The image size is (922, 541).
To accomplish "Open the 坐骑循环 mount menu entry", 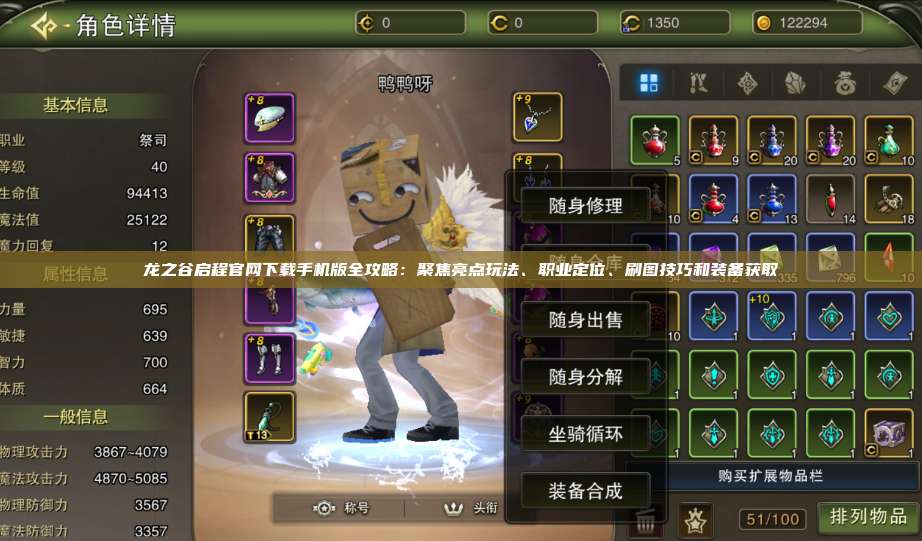I will (x=585, y=434).
